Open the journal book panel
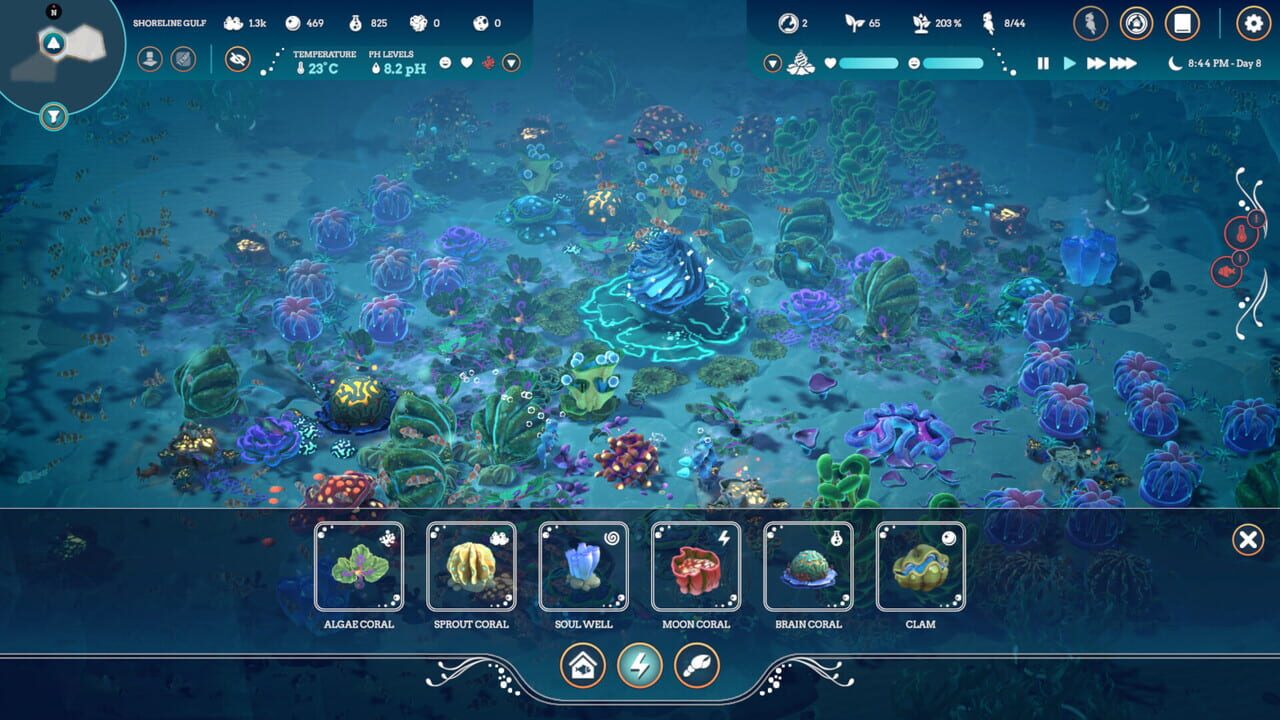 click(x=1181, y=24)
